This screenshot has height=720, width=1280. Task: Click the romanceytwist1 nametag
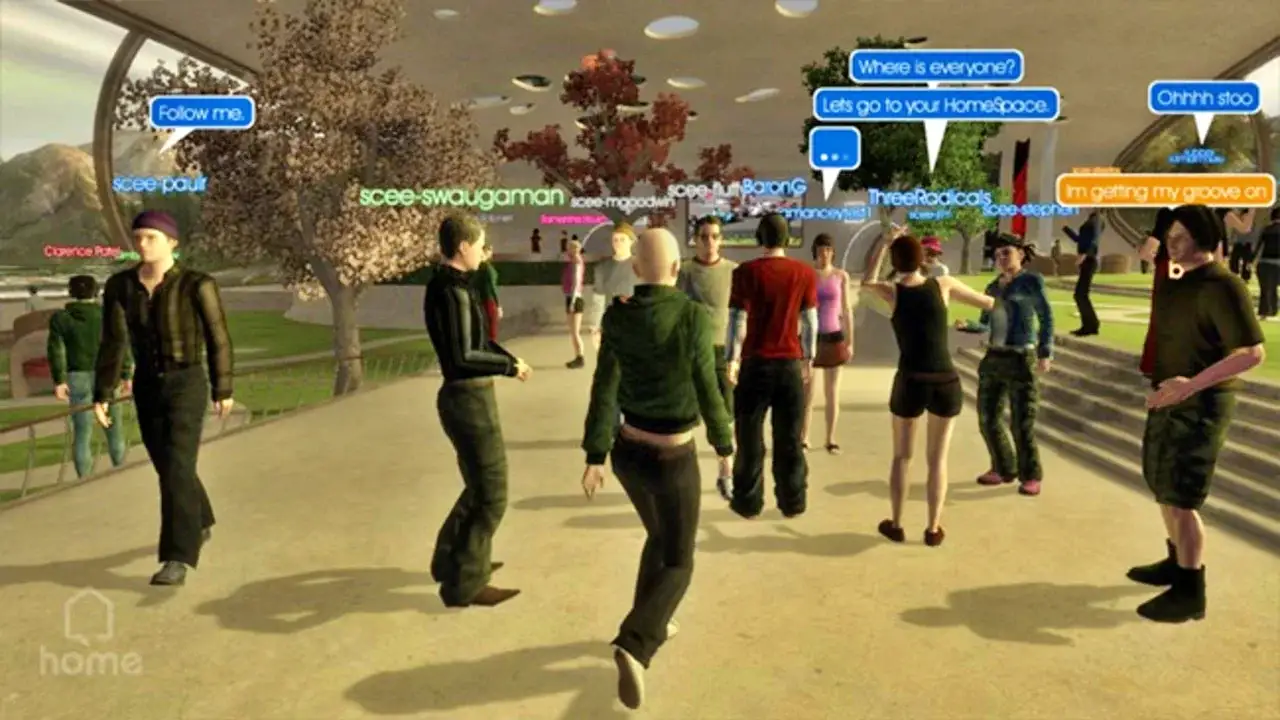click(825, 212)
